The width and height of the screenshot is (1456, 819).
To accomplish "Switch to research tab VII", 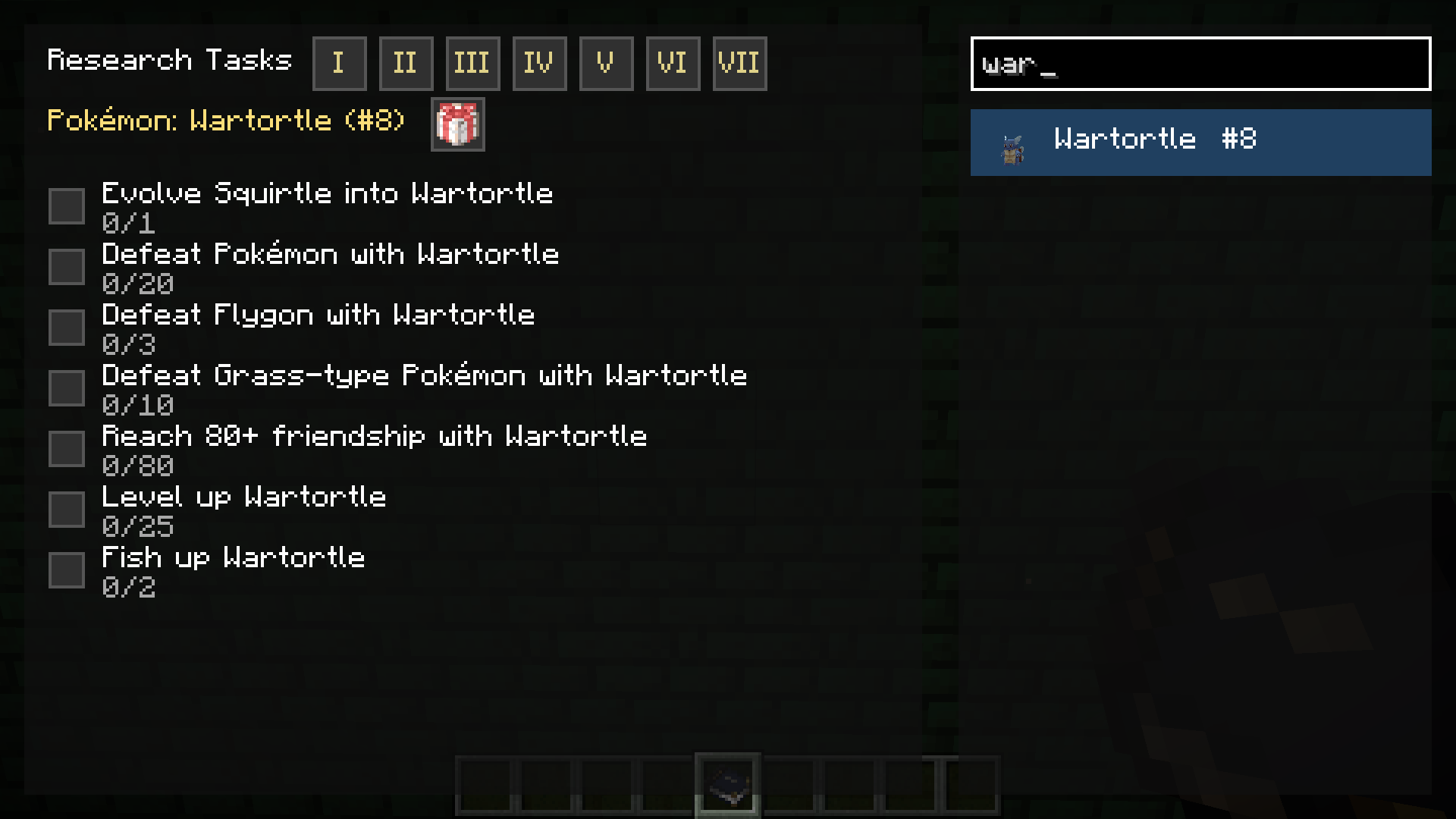I will (739, 63).
